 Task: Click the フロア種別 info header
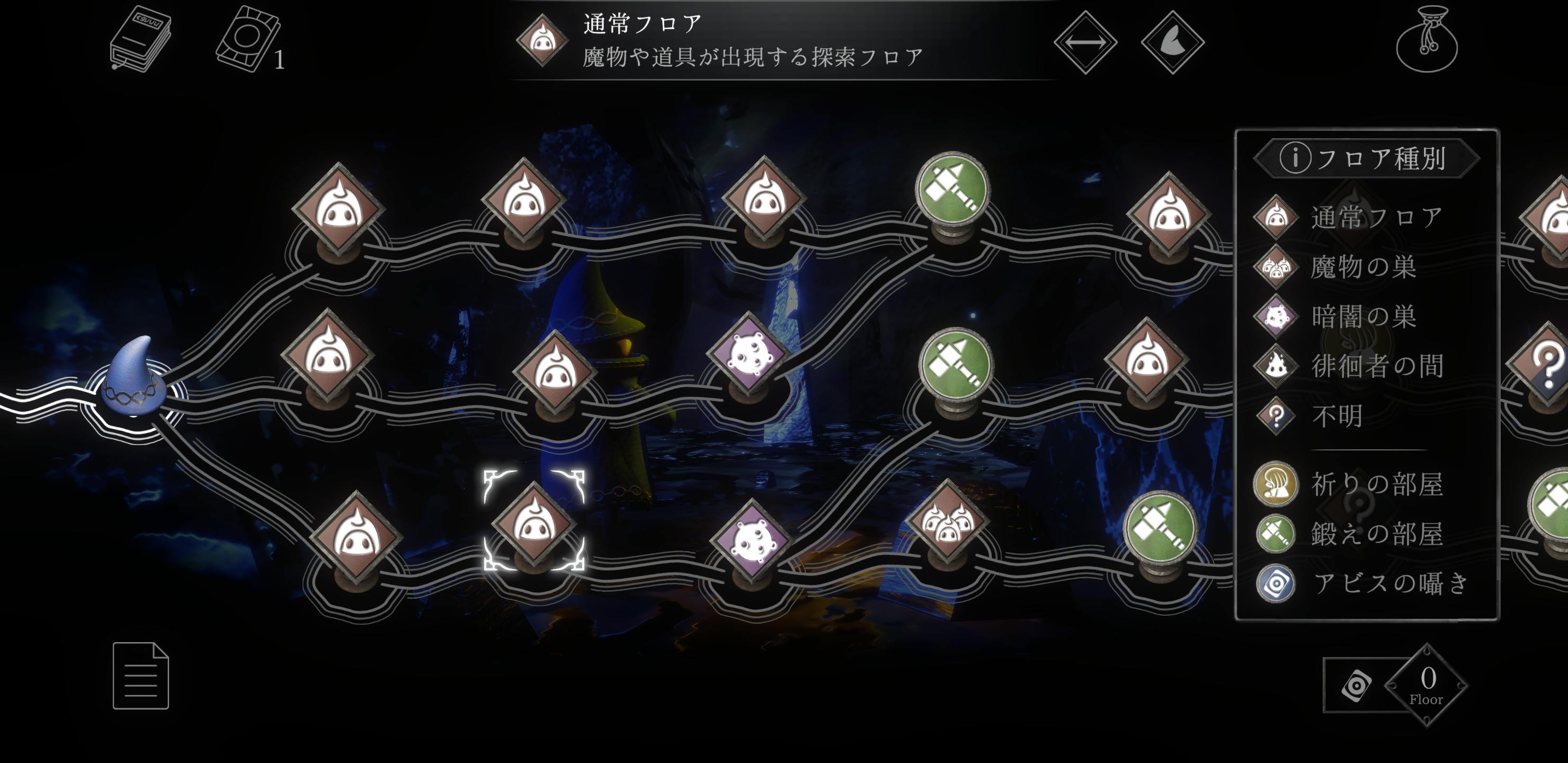pos(1366,158)
